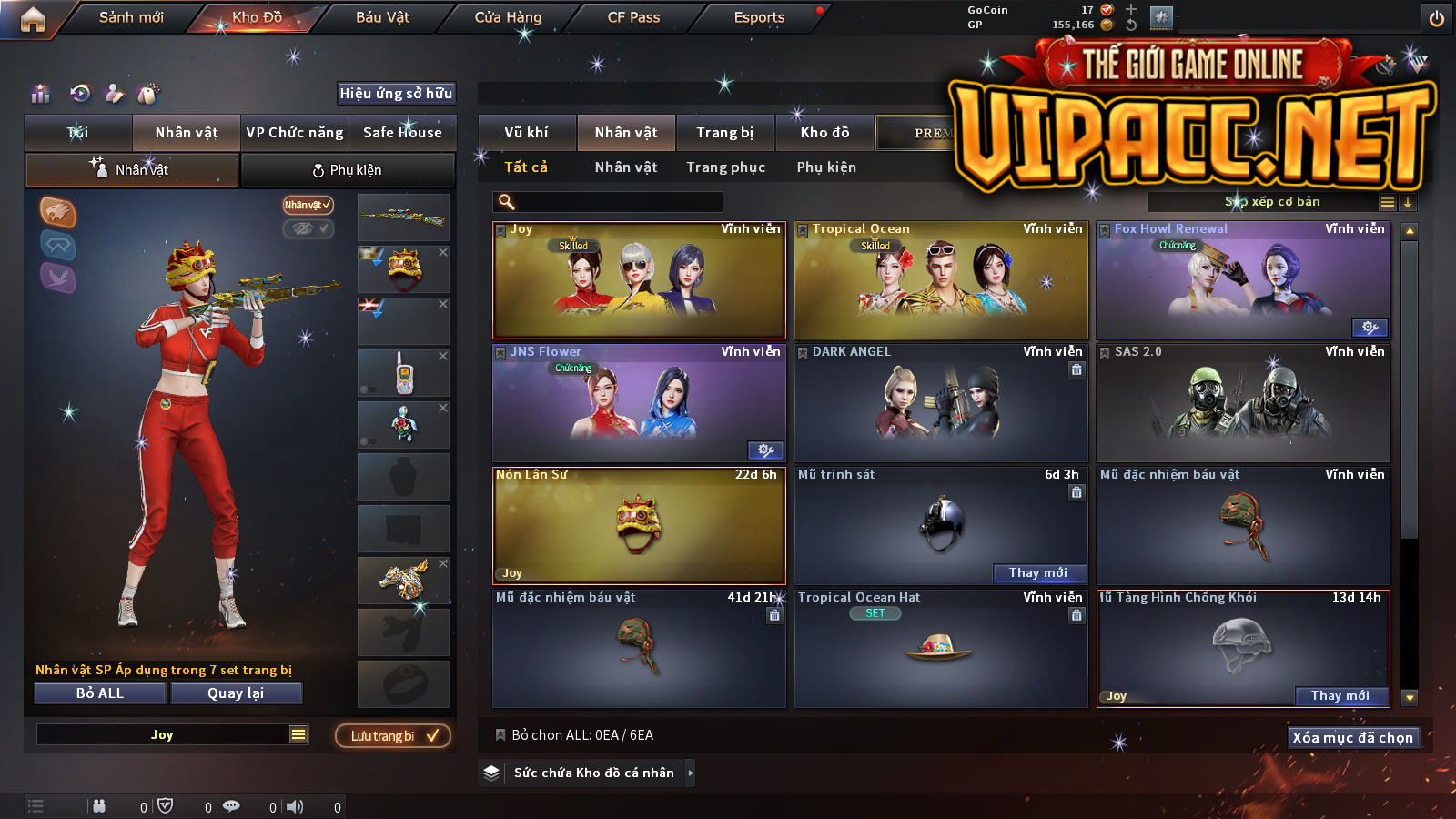Open the Esports section
The width and height of the screenshot is (1456, 819).
pos(759,17)
